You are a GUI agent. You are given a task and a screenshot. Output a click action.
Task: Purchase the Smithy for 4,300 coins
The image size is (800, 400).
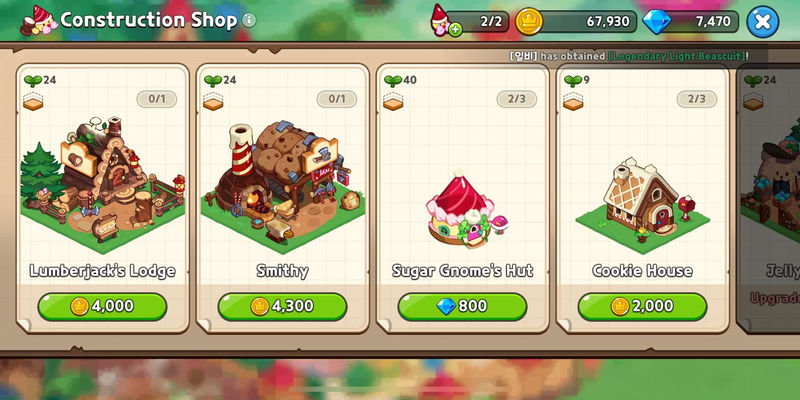click(282, 306)
